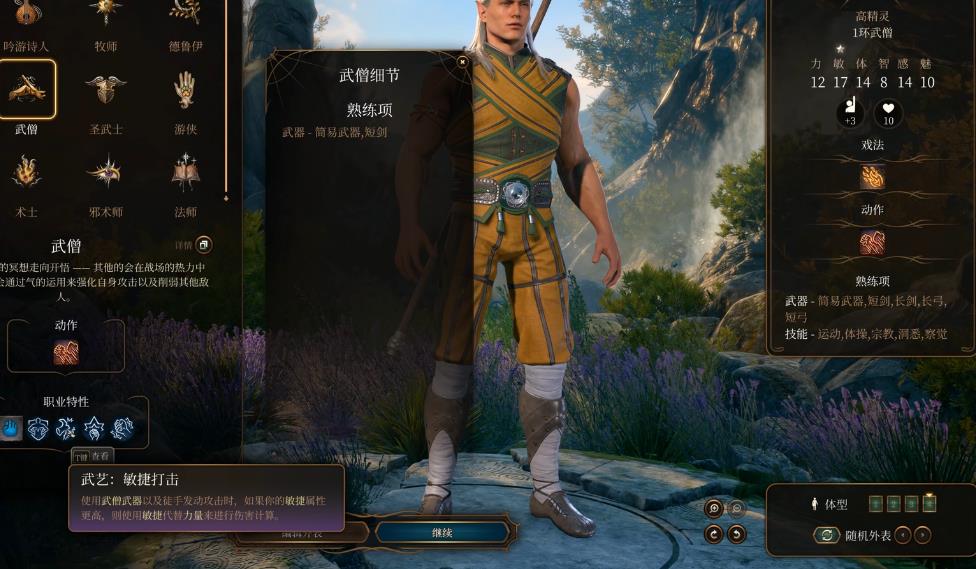This screenshot has width=976, height=569.
Task: Click the monk action icon under 职业特性
Action: 66,352
